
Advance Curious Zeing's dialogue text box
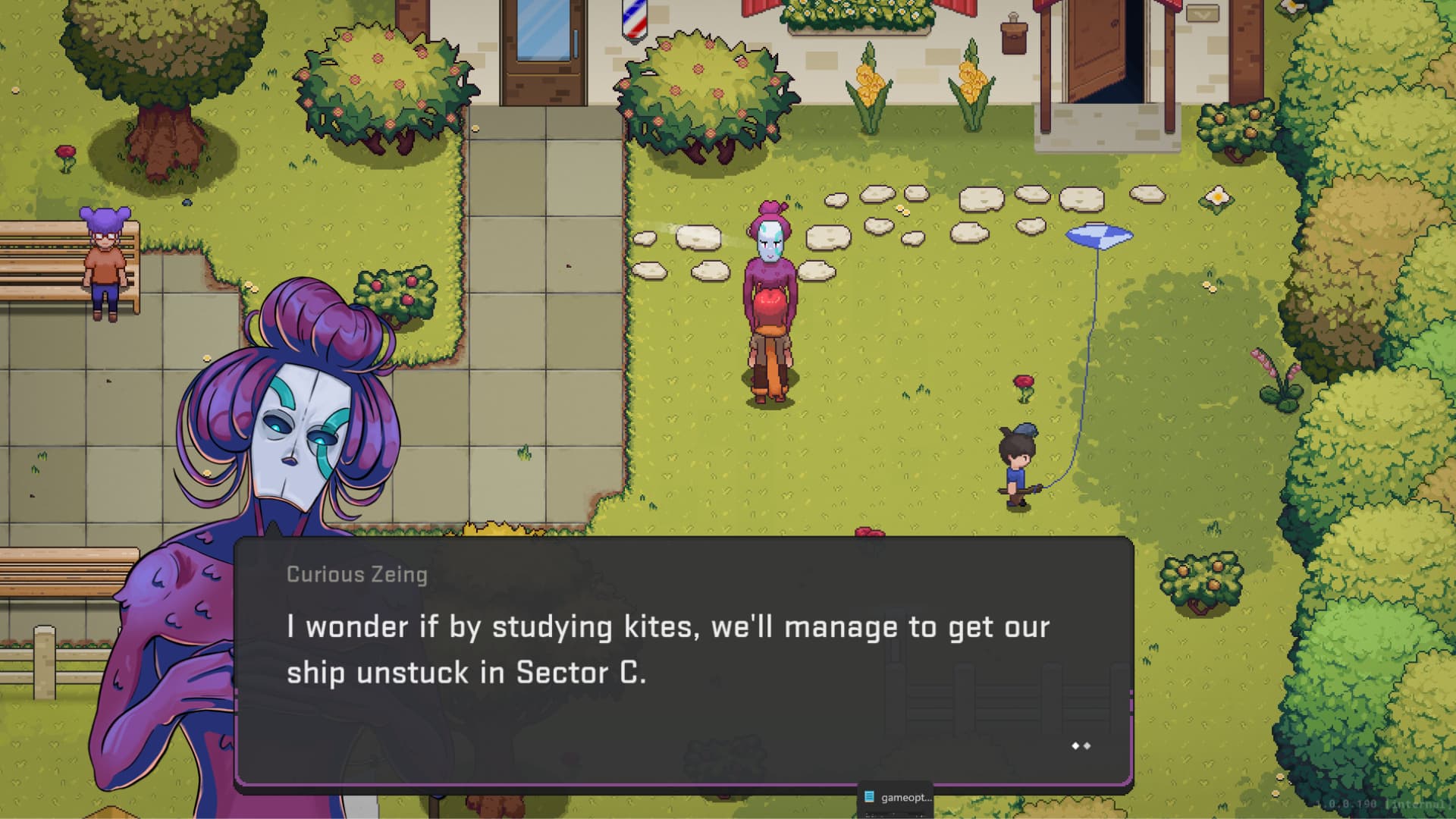click(x=682, y=660)
